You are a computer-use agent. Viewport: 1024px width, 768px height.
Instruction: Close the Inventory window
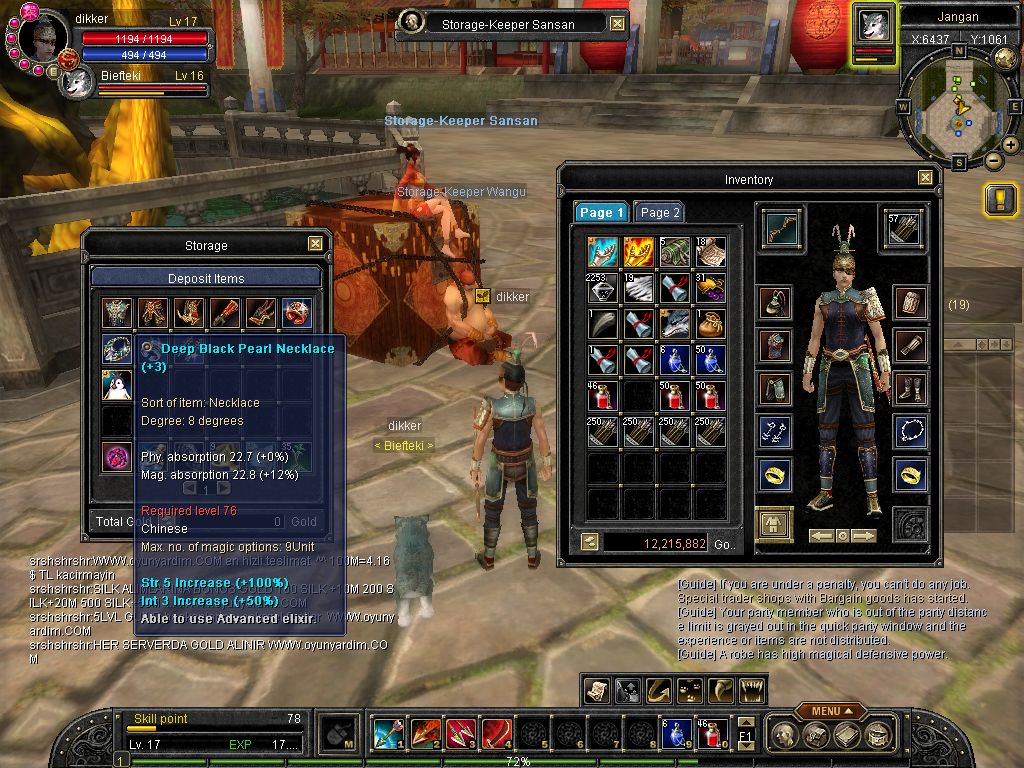925,179
